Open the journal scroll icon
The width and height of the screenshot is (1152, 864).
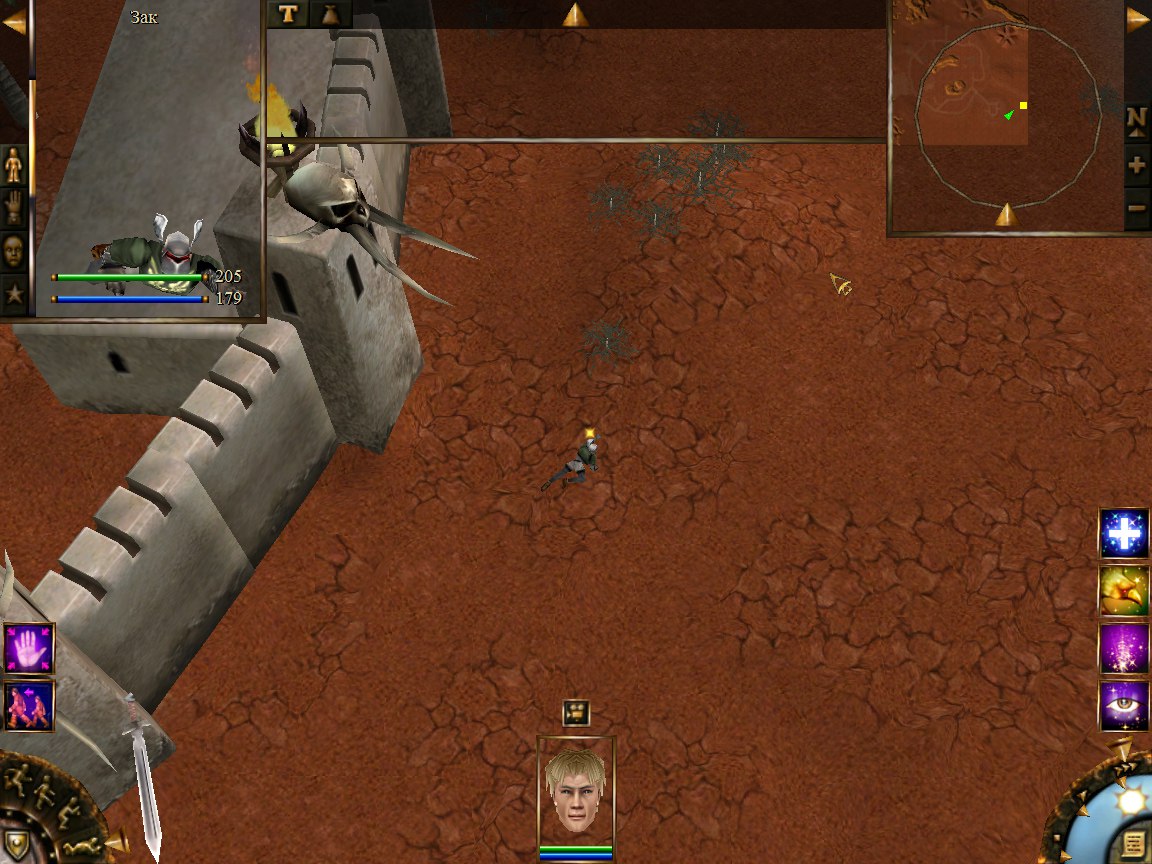point(1133,842)
